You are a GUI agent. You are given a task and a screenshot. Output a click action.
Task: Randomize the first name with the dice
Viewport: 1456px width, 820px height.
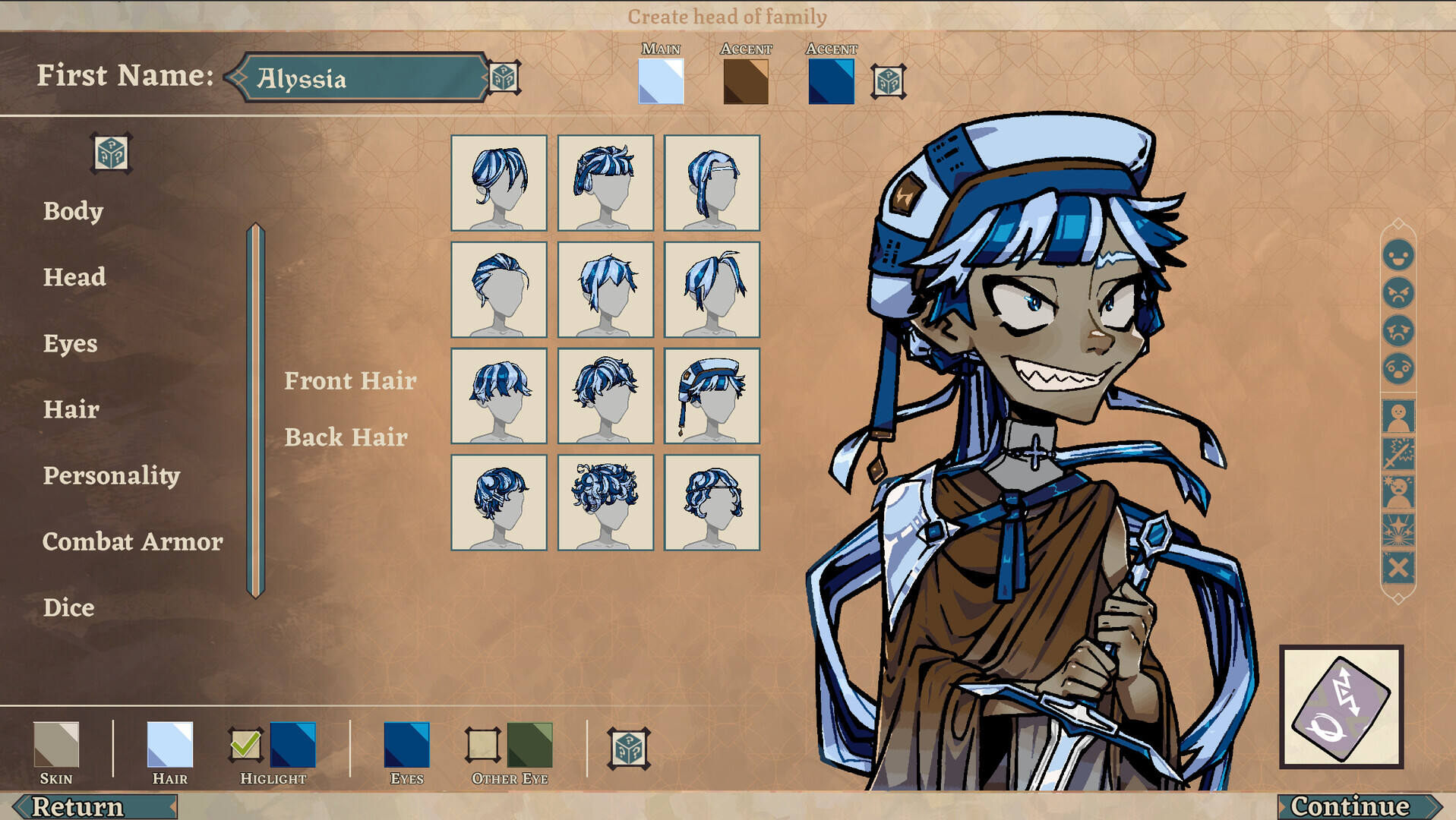click(x=504, y=77)
